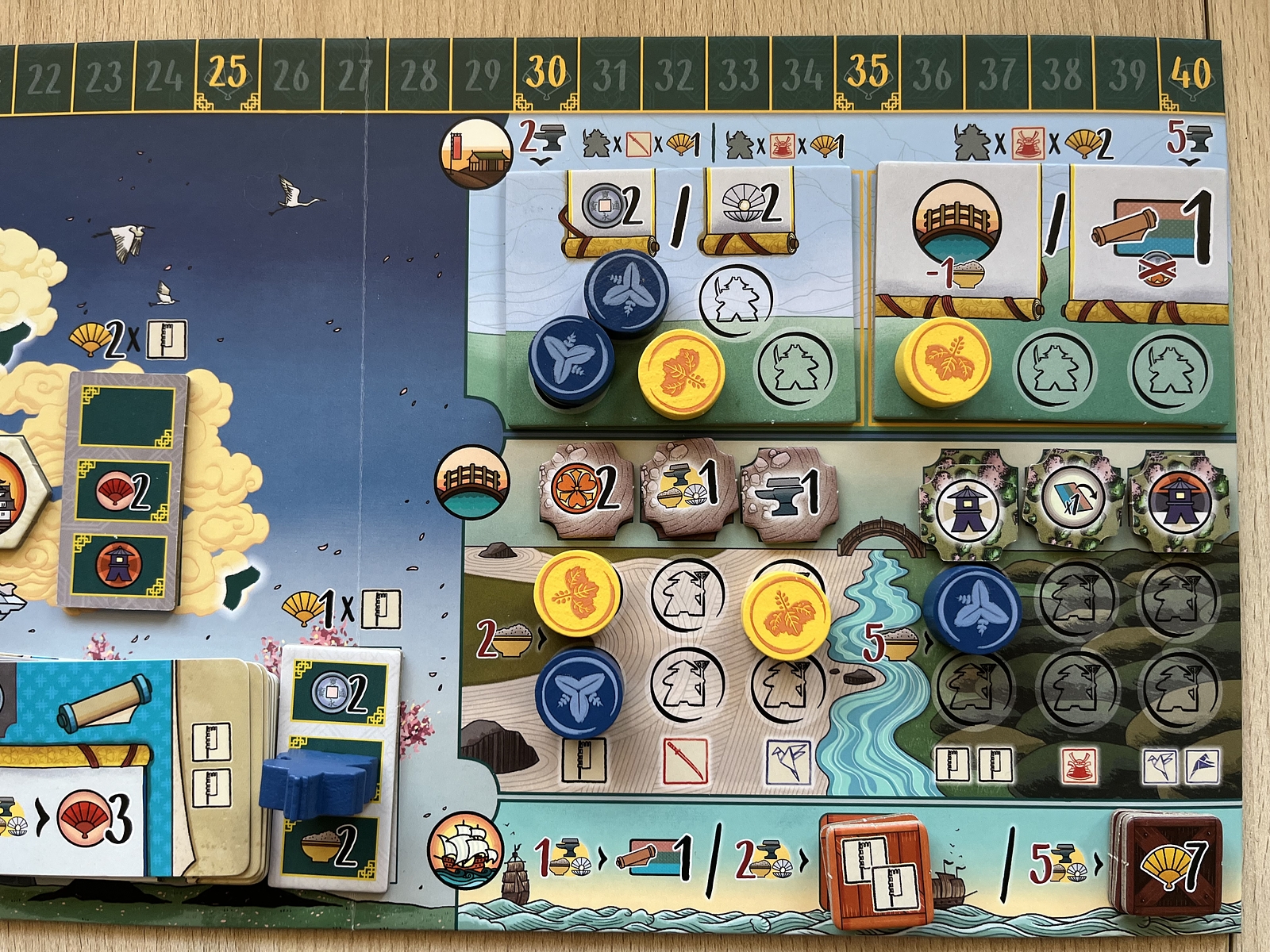Choose the card showing red fan 2
This screenshot has height=952, width=1270.
(125, 492)
